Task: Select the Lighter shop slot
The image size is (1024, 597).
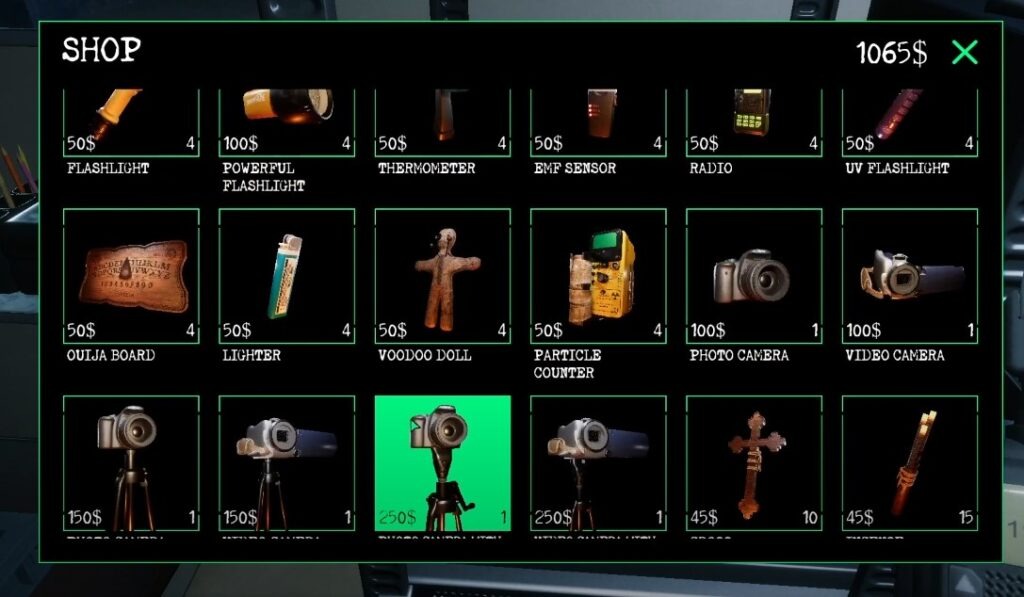Action: point(287,276)
